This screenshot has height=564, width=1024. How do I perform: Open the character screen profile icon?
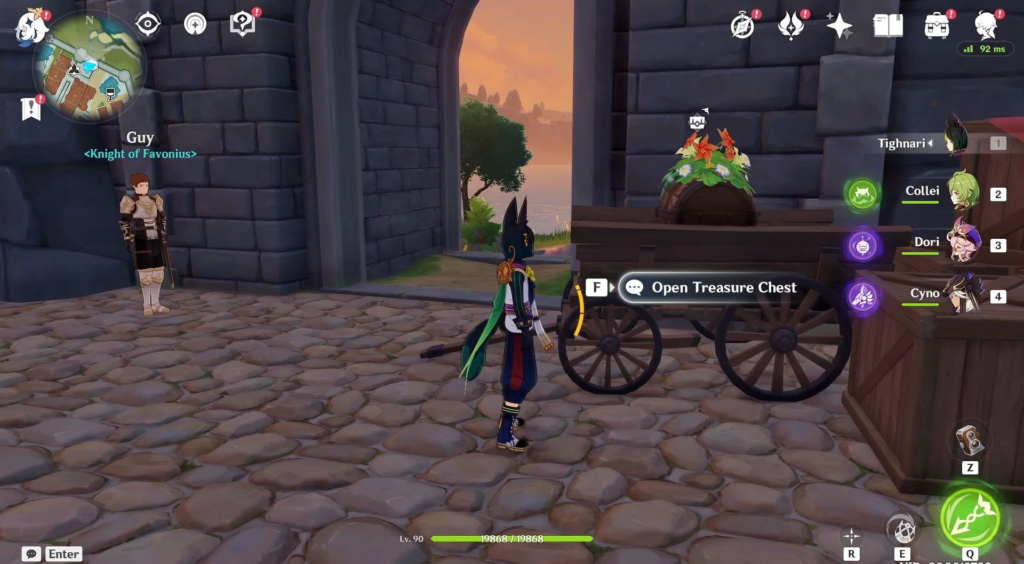(987, 26)
